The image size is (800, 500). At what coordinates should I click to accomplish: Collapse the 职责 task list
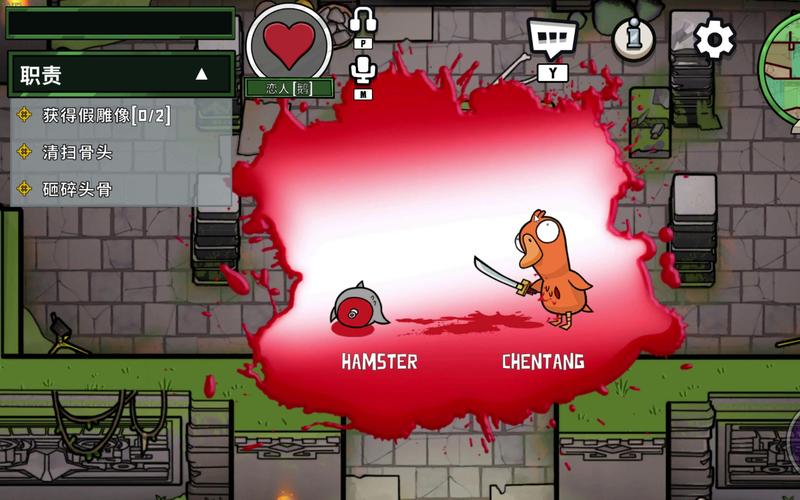201,74
